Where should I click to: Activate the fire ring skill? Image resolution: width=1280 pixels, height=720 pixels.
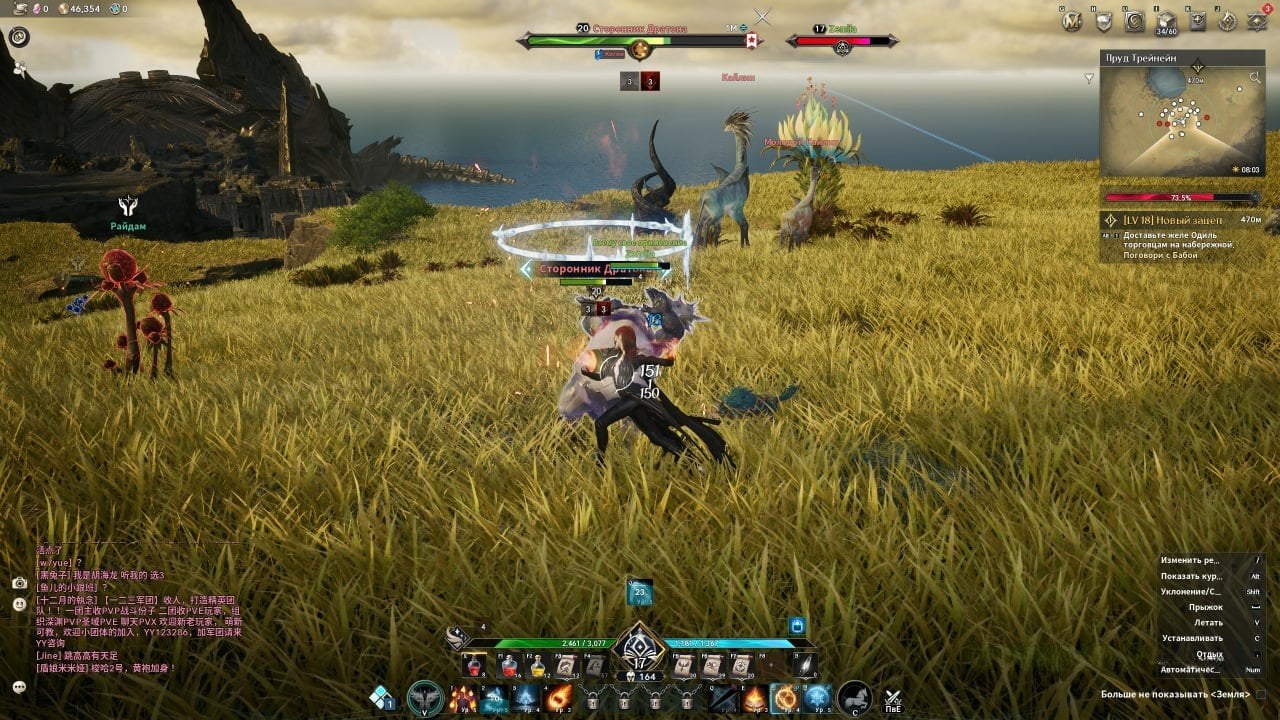785,697
